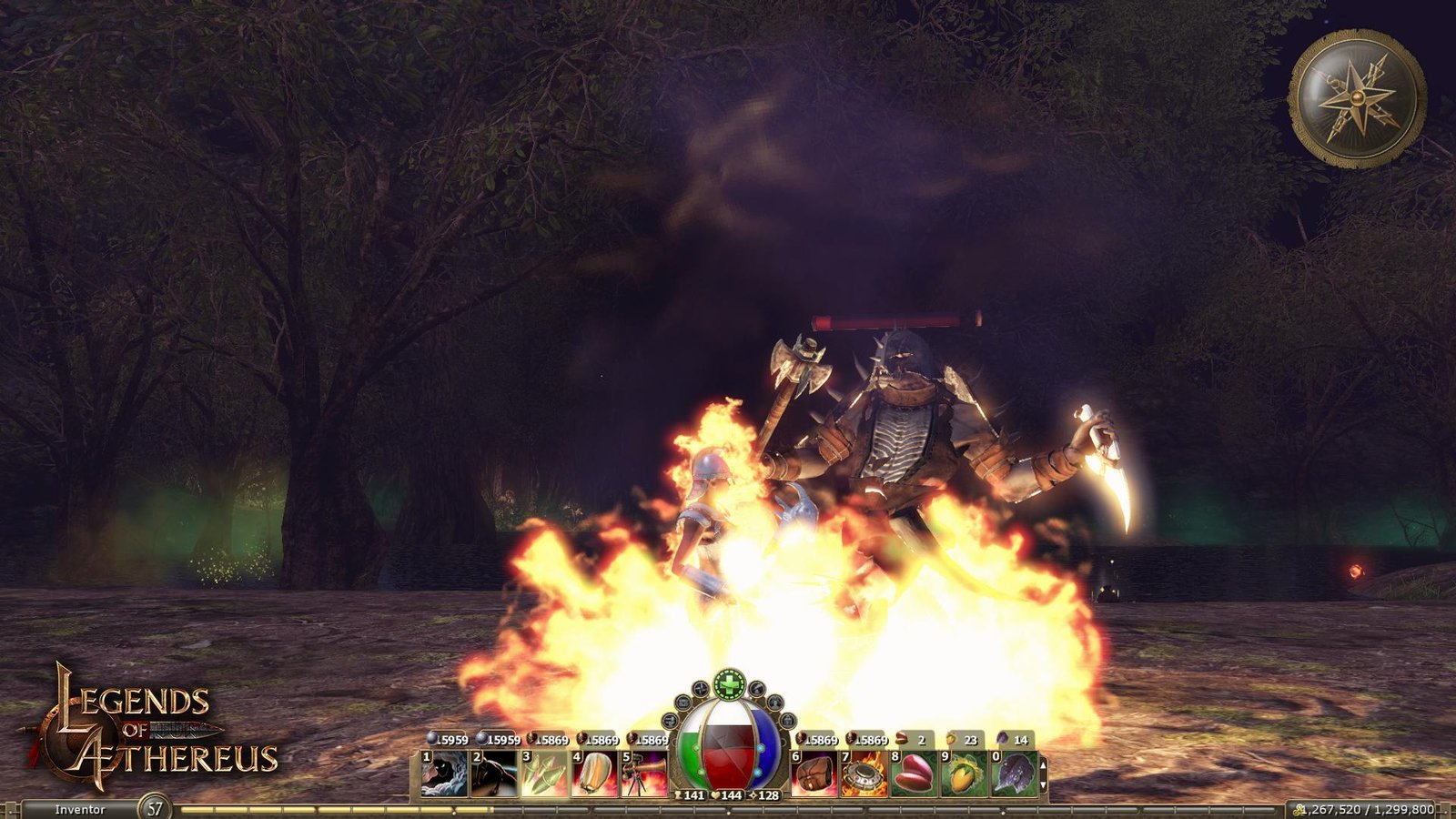Viewport: 1456px width, 819px height.
Task: Use the purple leaf herb in slot 0
Action: coord(1013,774)
